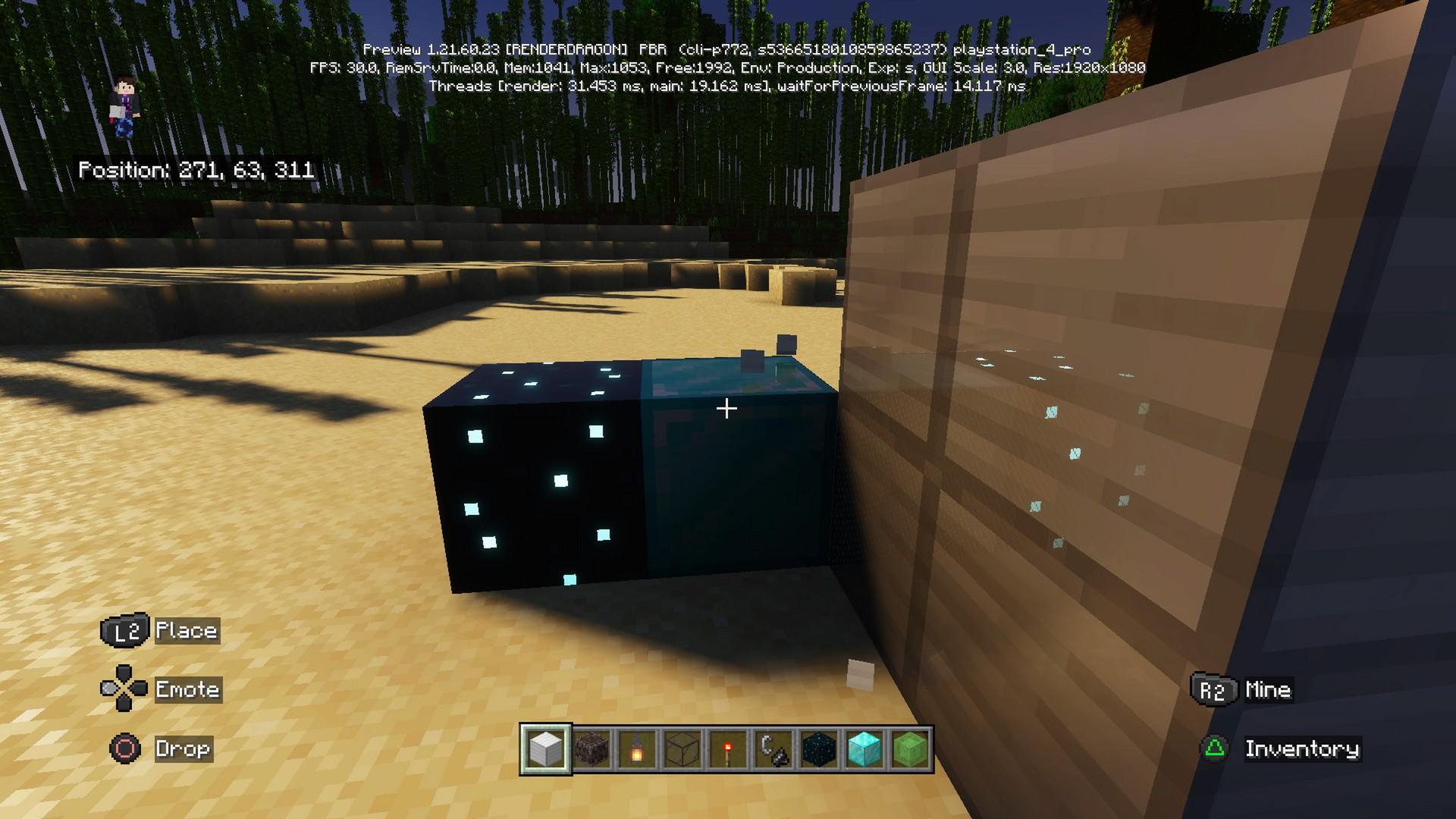Select the iron block hotbar slot

tap(546, 749)
